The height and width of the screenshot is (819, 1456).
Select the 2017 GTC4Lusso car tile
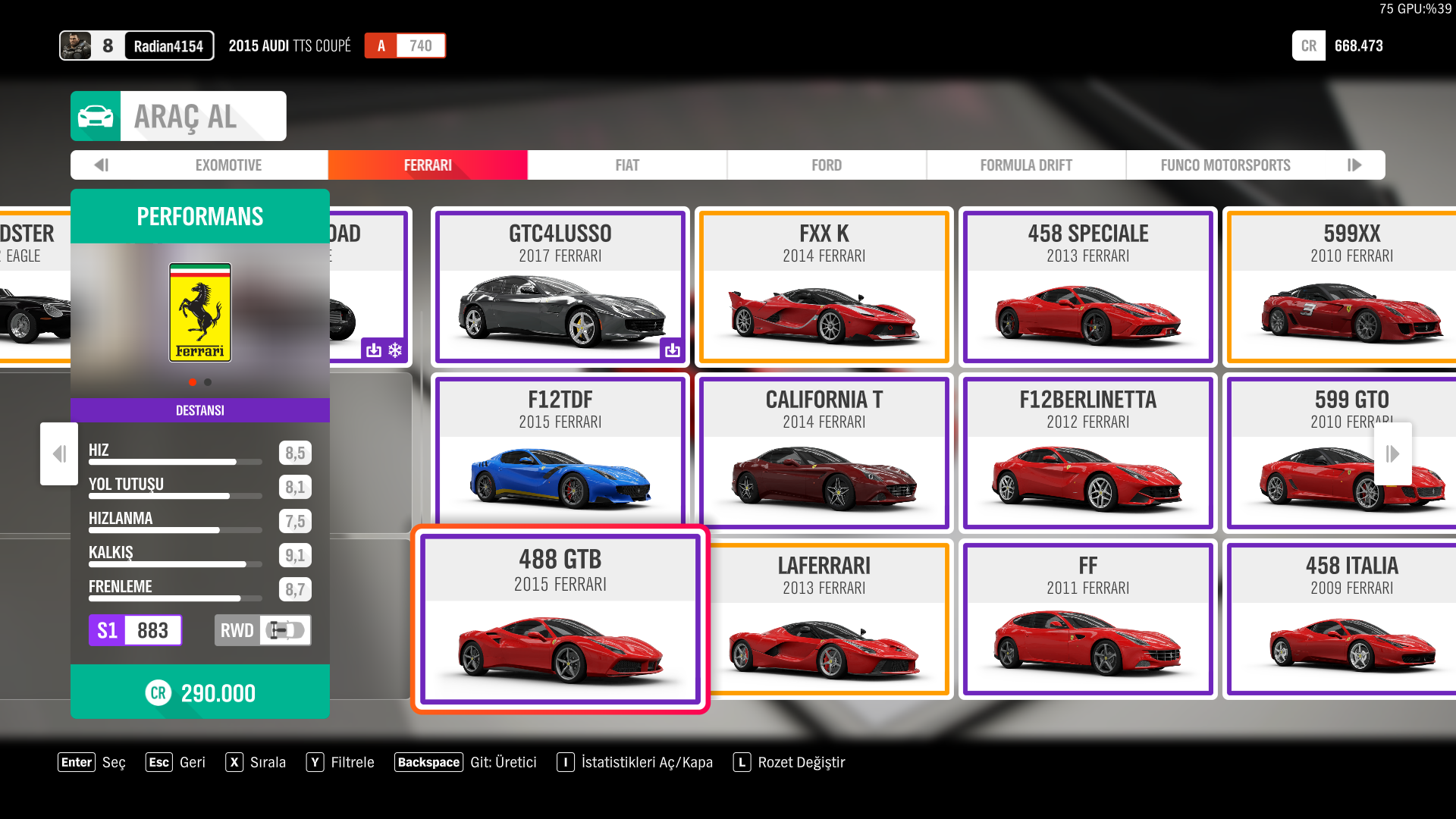[x=560, y=287]
